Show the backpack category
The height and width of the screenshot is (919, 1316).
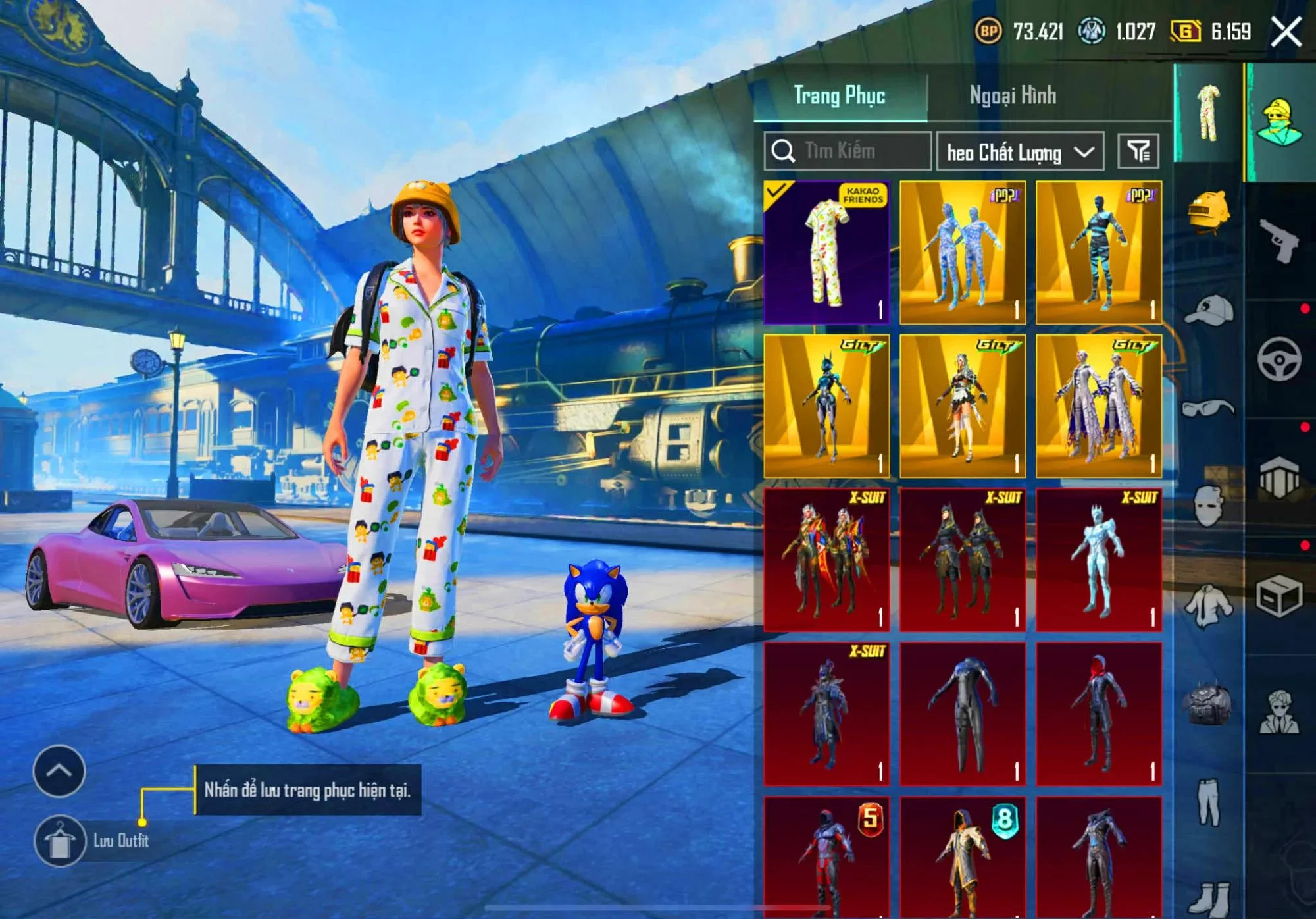pyautogui.click(x=1209, y=706)
